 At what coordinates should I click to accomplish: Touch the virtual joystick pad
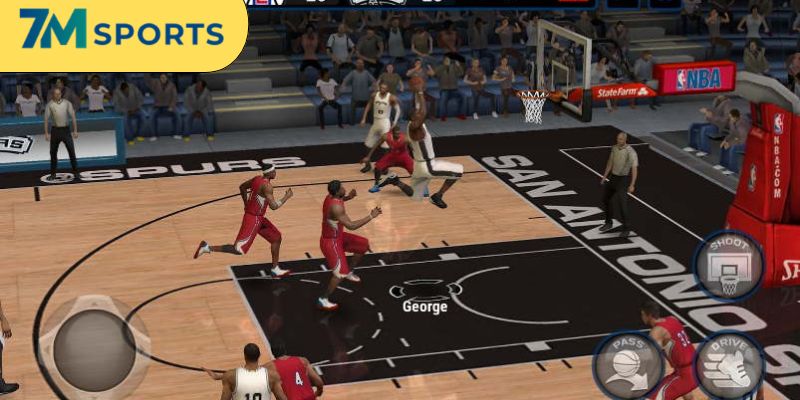[94, 344]
